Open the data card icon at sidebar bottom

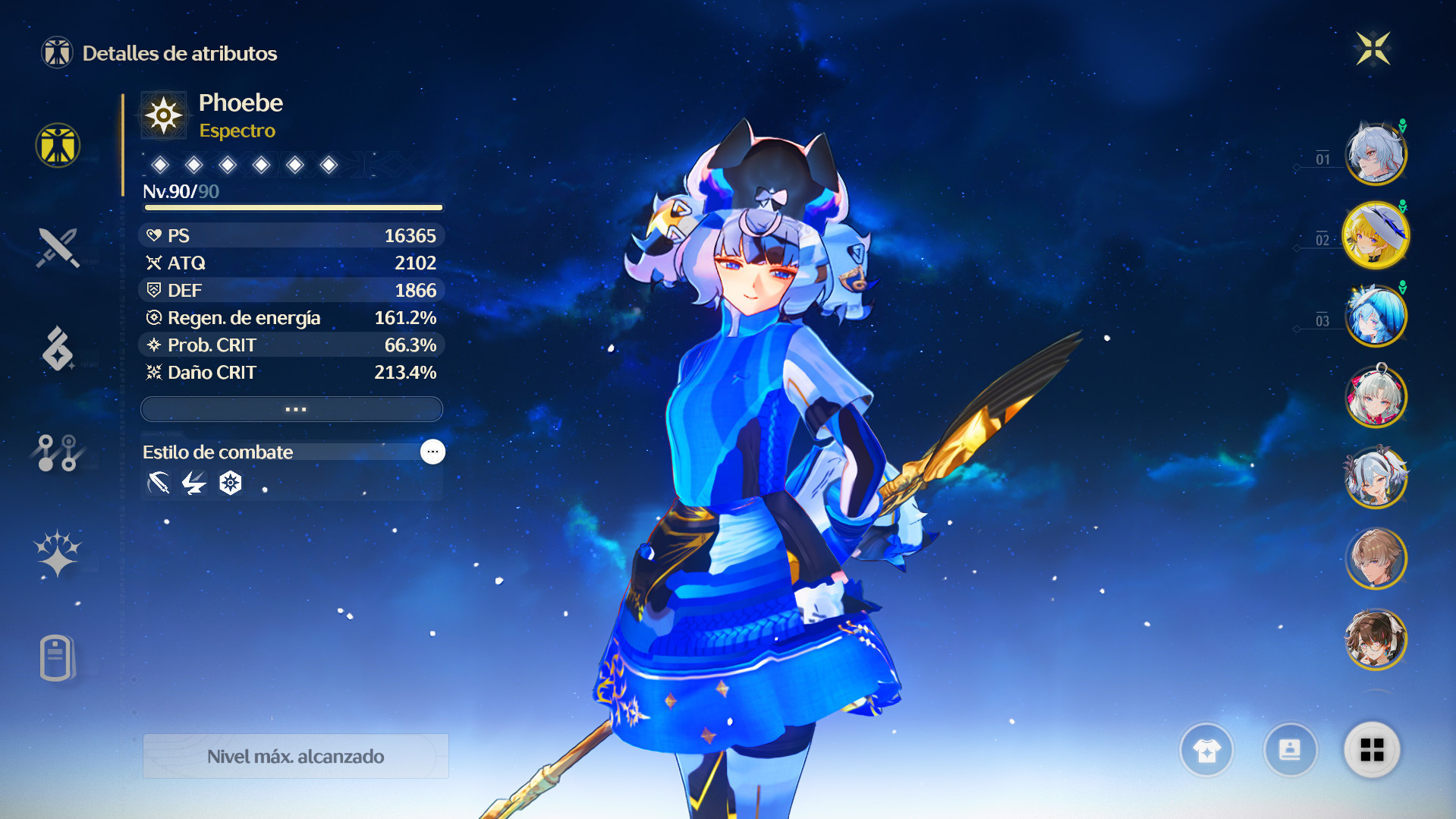[57, 657]
